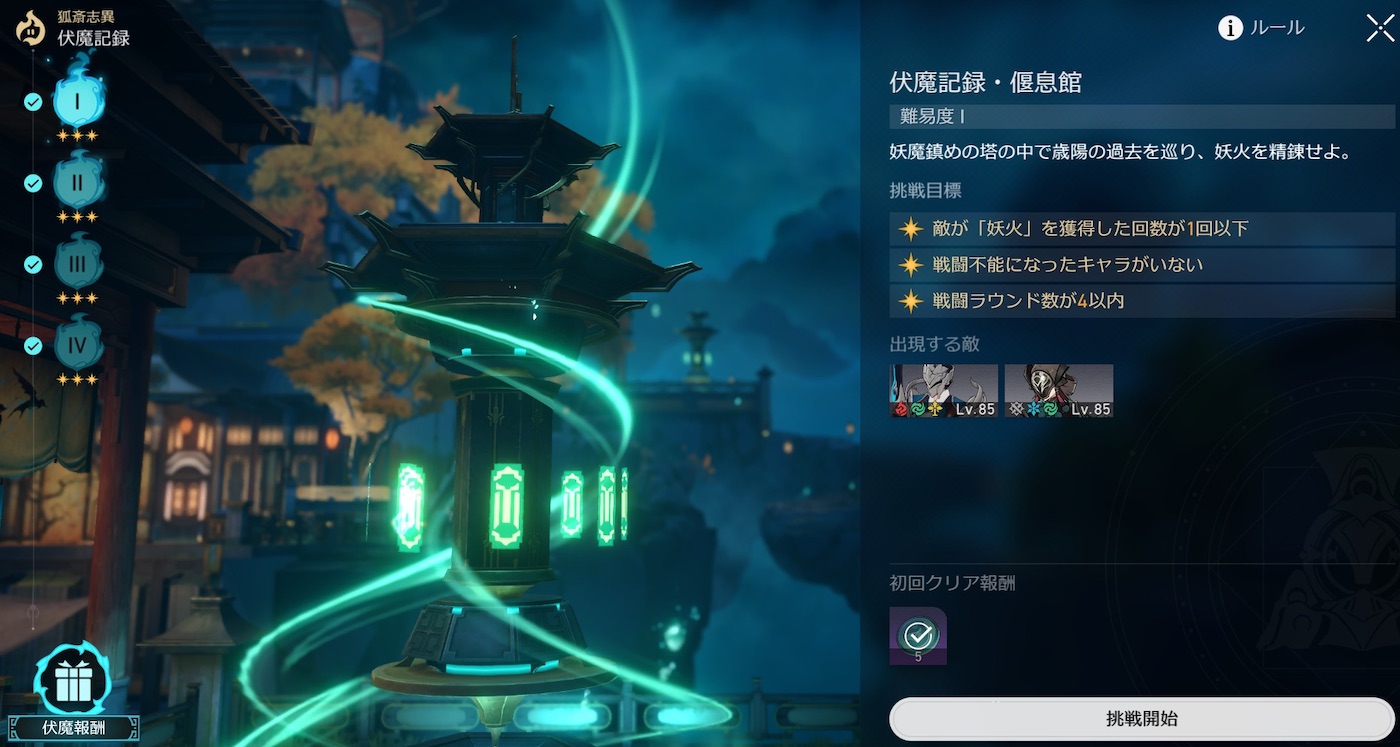Click the checkmark beside stage I
Image resolution: width=1400 pixels, height=747 pixels.
(32, 100)
